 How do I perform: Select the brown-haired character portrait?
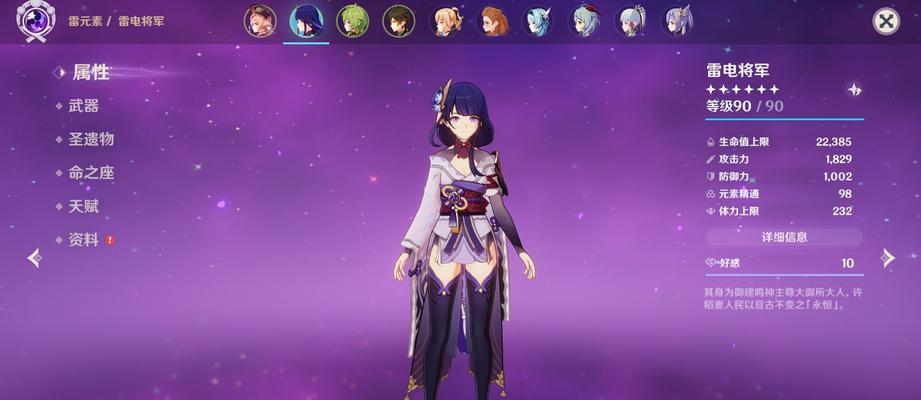coord(492,21)
